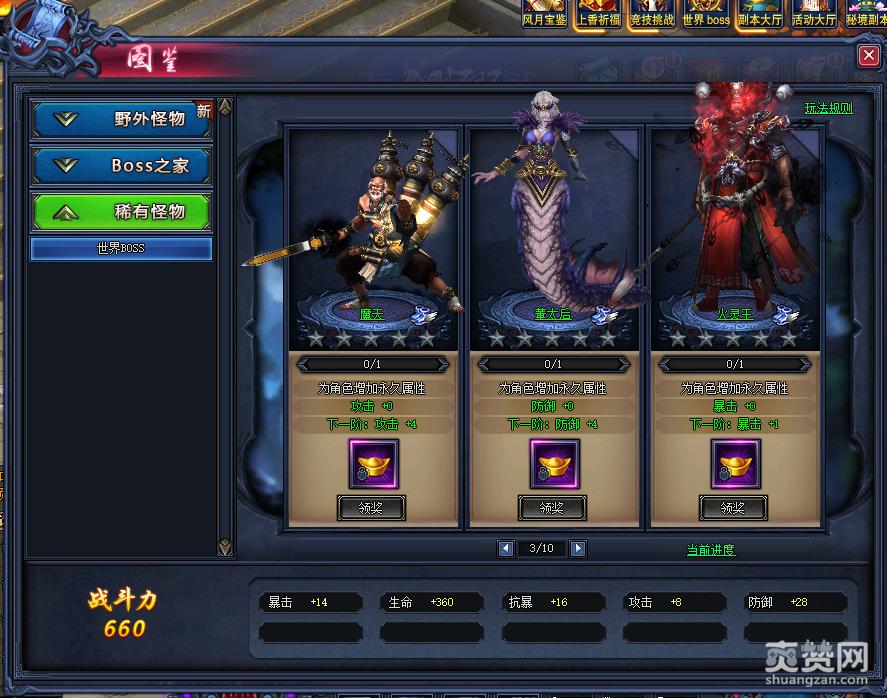Image resolution: width=887 pixels, height=698 pixels.
Task: Go to the previous codex page
Action: pyautogui.click(x=506, y=548)
